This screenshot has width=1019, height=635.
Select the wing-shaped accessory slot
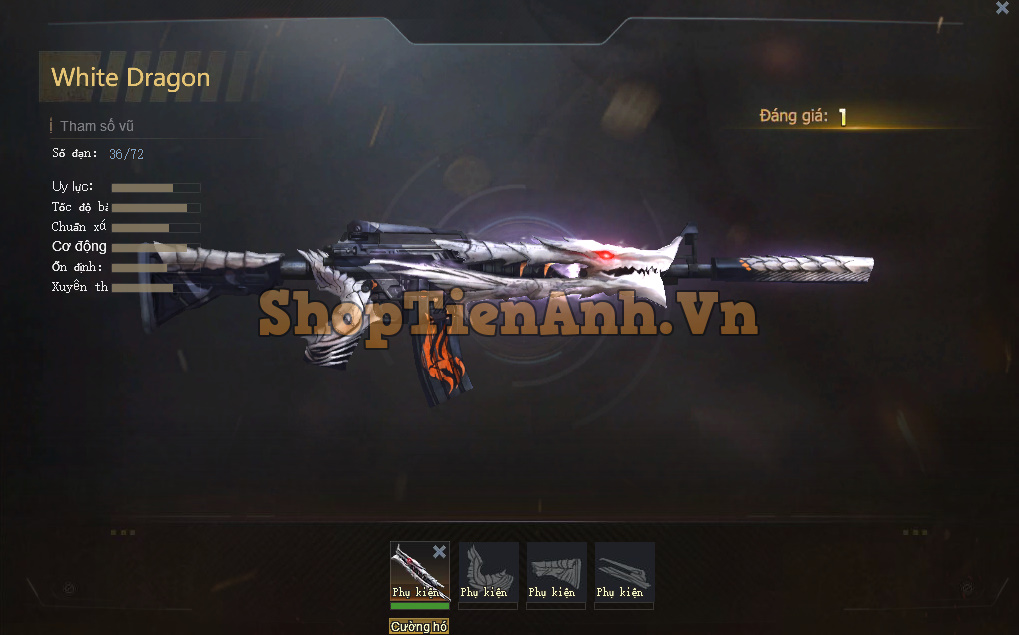(488, 572)
